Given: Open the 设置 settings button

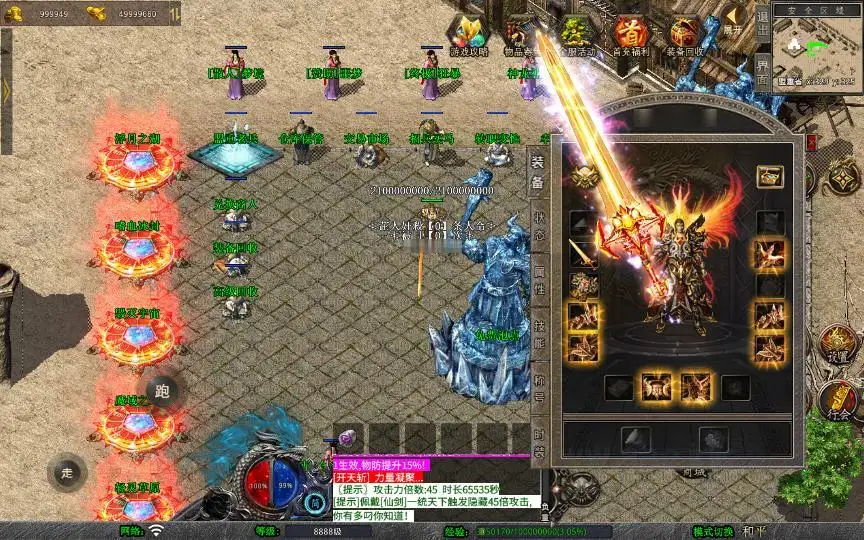Looking at the screenshot, I should coord(838,345).
